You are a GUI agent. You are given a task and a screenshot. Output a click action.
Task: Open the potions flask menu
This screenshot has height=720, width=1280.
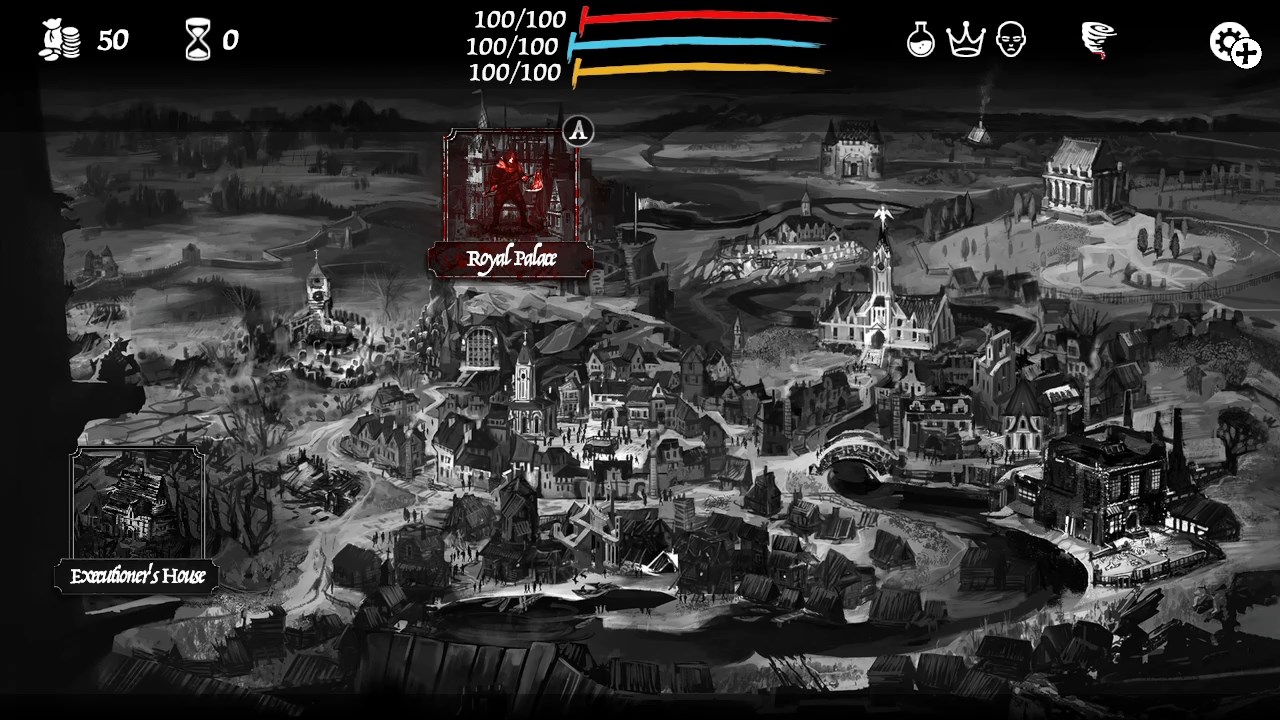tap(921, 42)
